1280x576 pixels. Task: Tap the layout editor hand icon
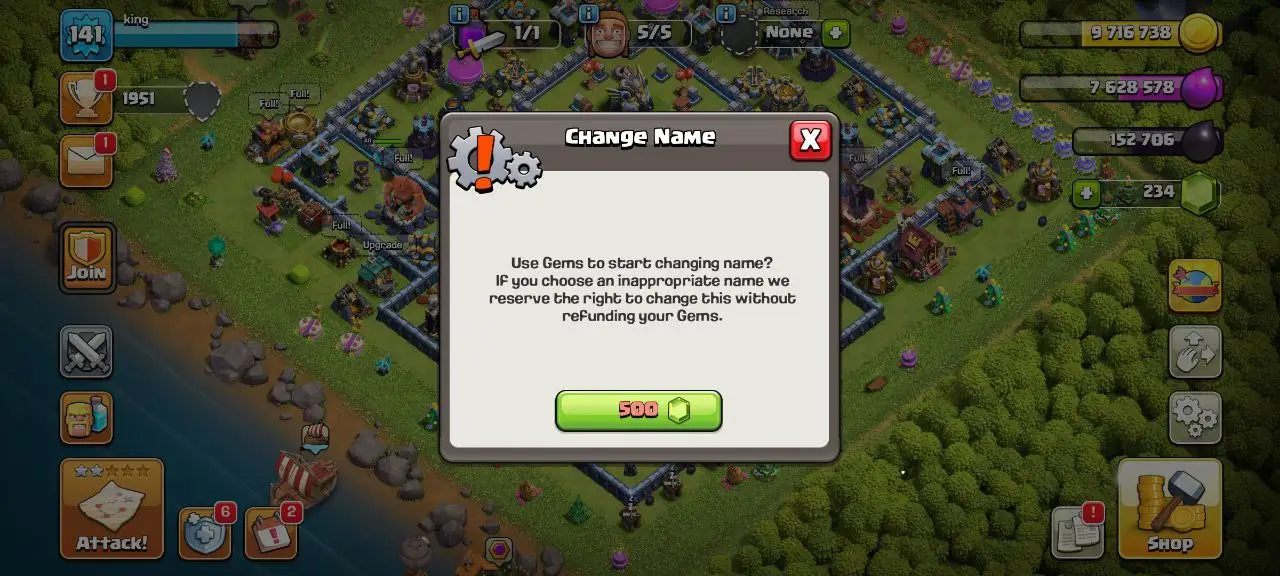[x=1195, y=351]
